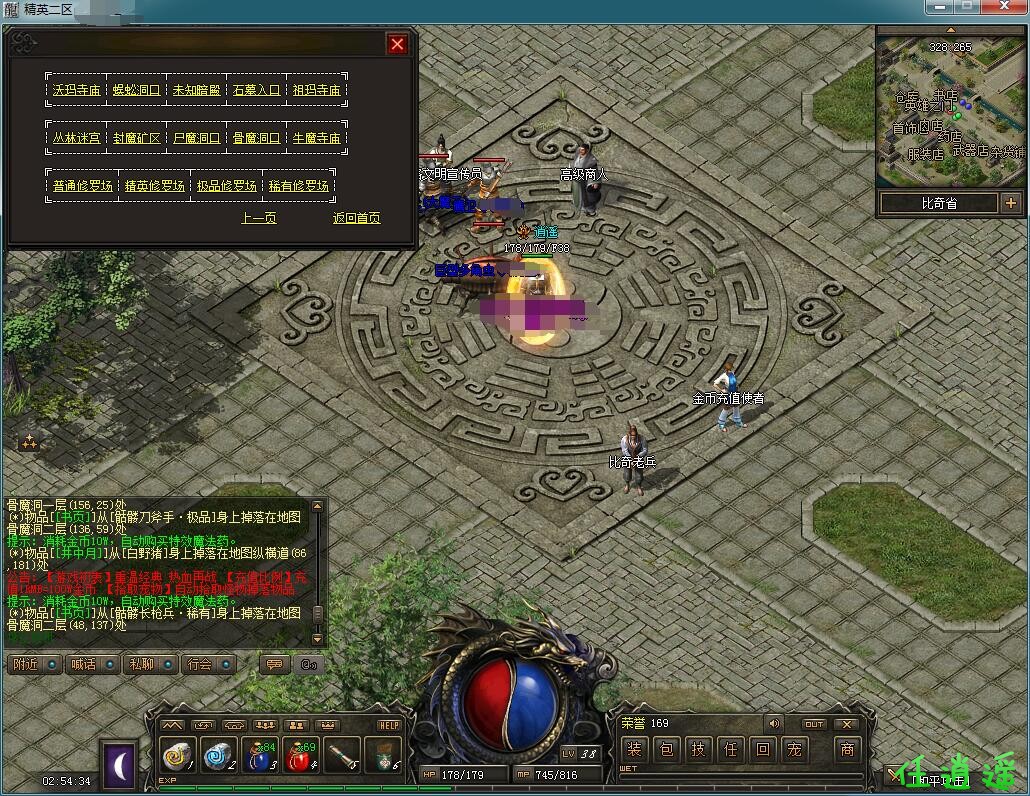Viewport: 1030px width, 796px height.
Task: Return to the first page via 返回首页
Action: [356, 218]
